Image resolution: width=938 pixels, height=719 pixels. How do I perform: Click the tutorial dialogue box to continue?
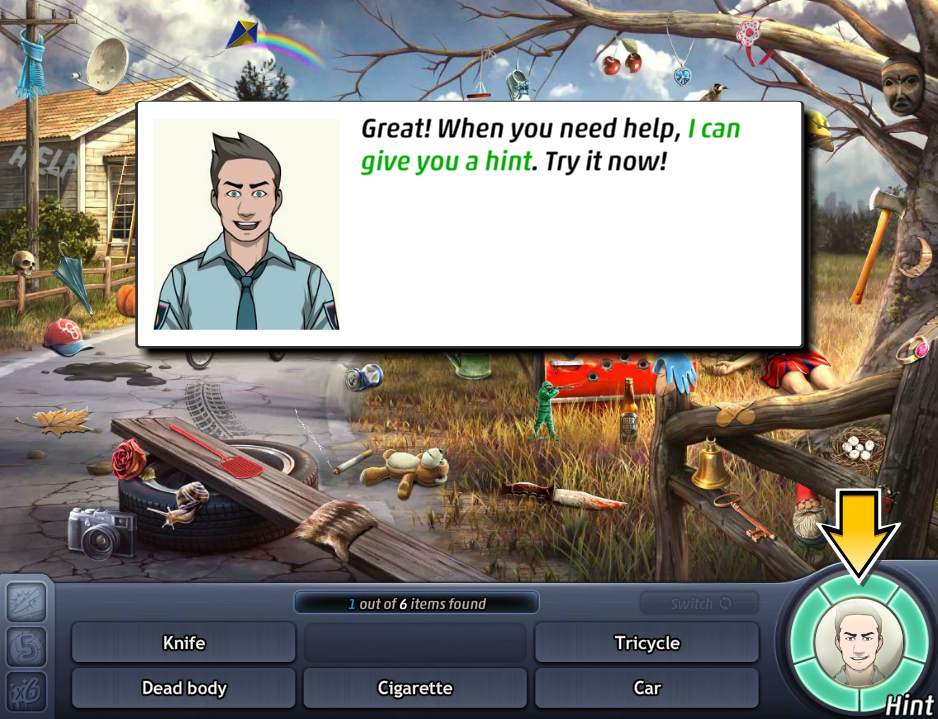(x=469, y=224)
